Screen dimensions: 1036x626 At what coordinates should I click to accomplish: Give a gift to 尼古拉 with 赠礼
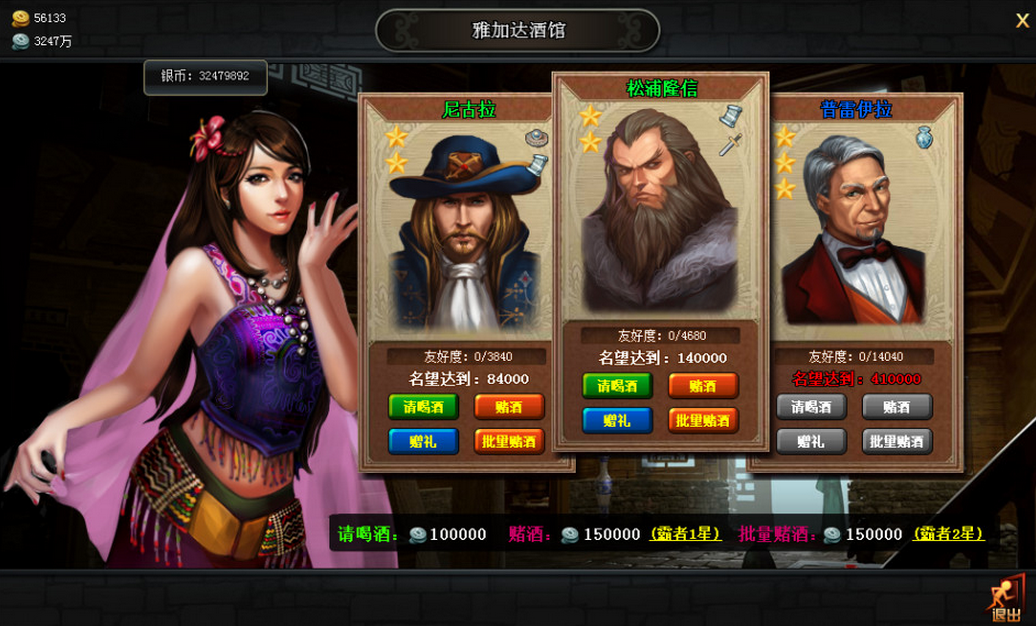click(423, 441)
